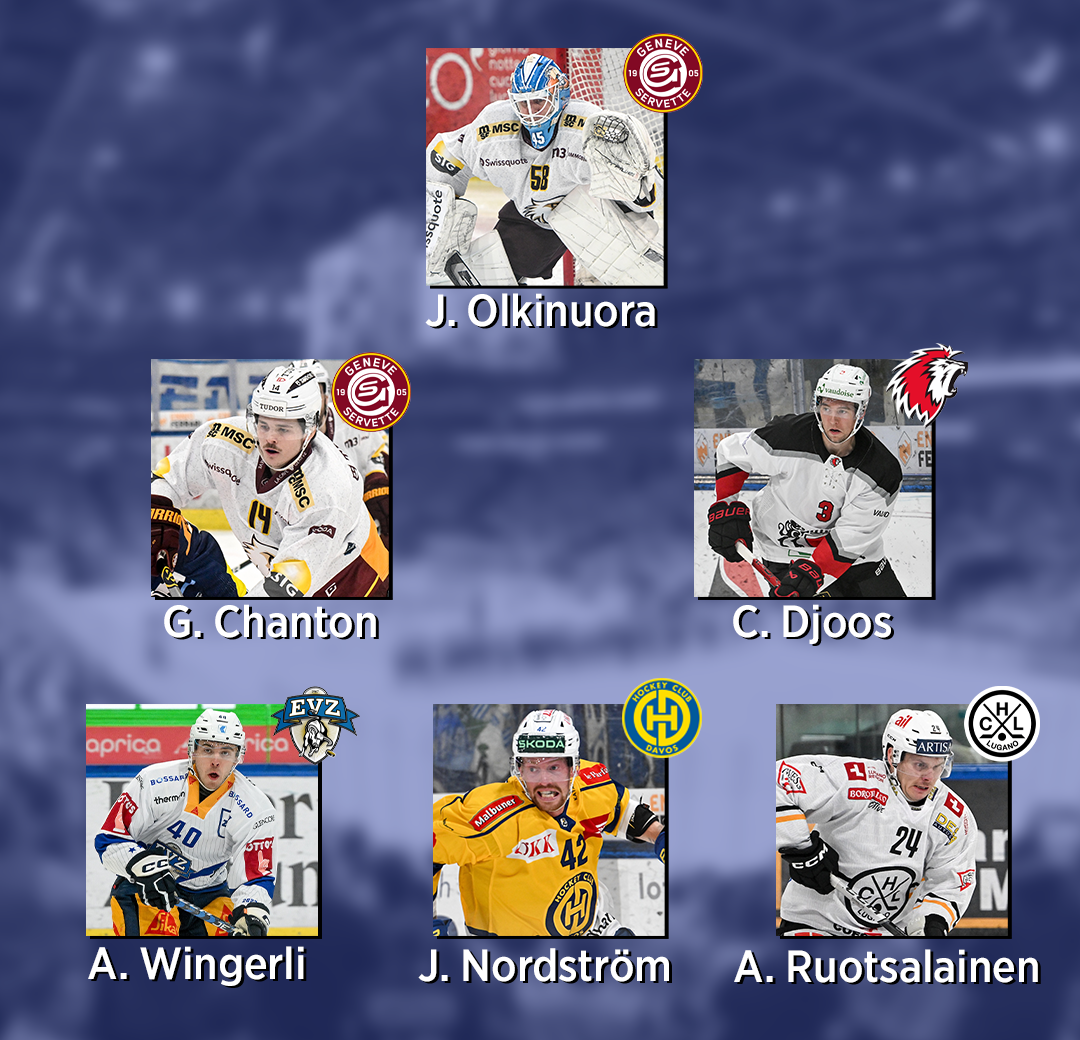Choose the G. Chanton player card

tap(270, 478)
